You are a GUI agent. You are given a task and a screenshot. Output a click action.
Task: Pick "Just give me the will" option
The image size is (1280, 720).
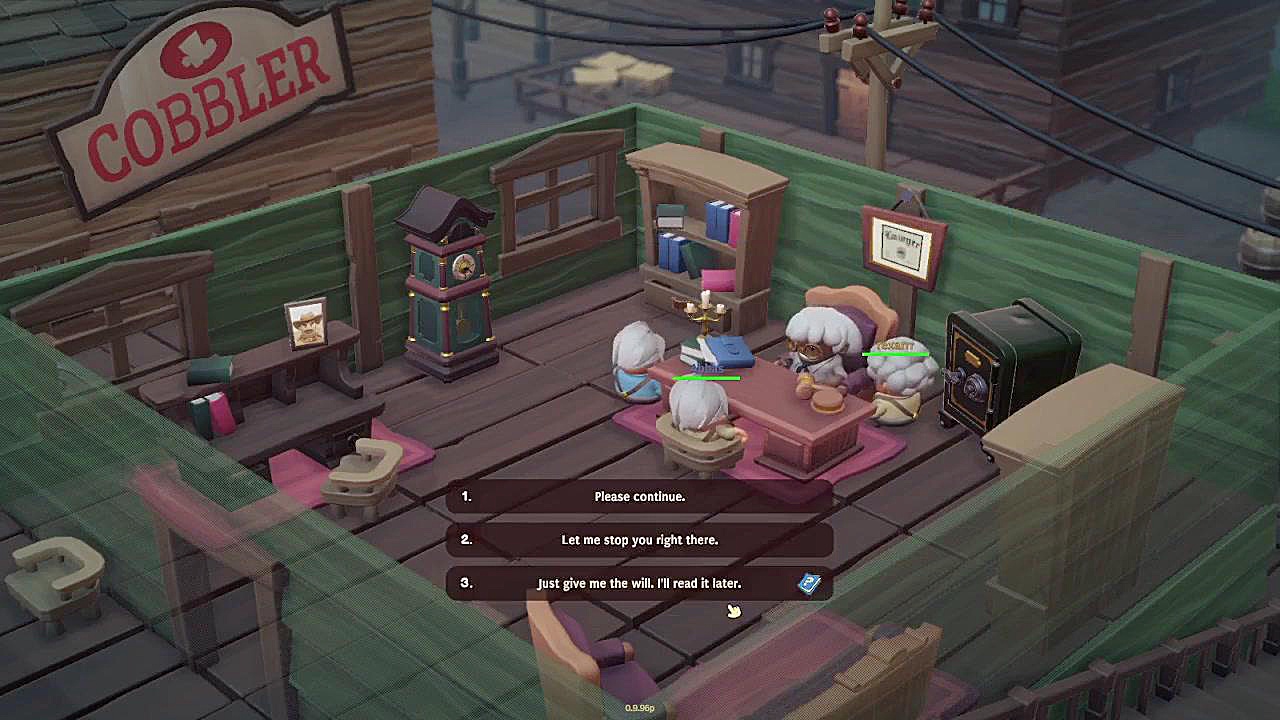pyautogui.click(x=639, y=583)
